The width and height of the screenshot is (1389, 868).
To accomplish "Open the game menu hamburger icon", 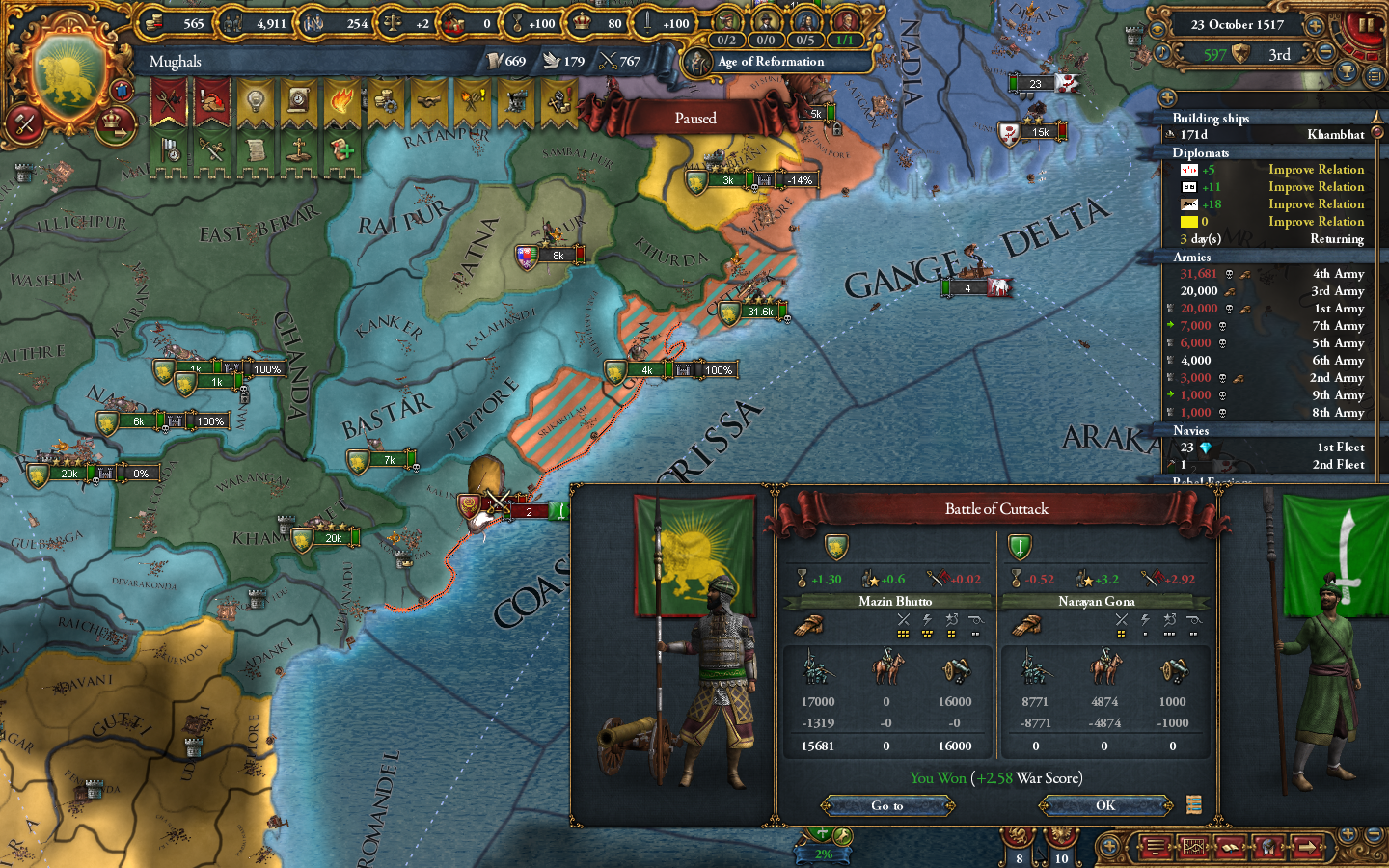I will (x=1155, y=847).
